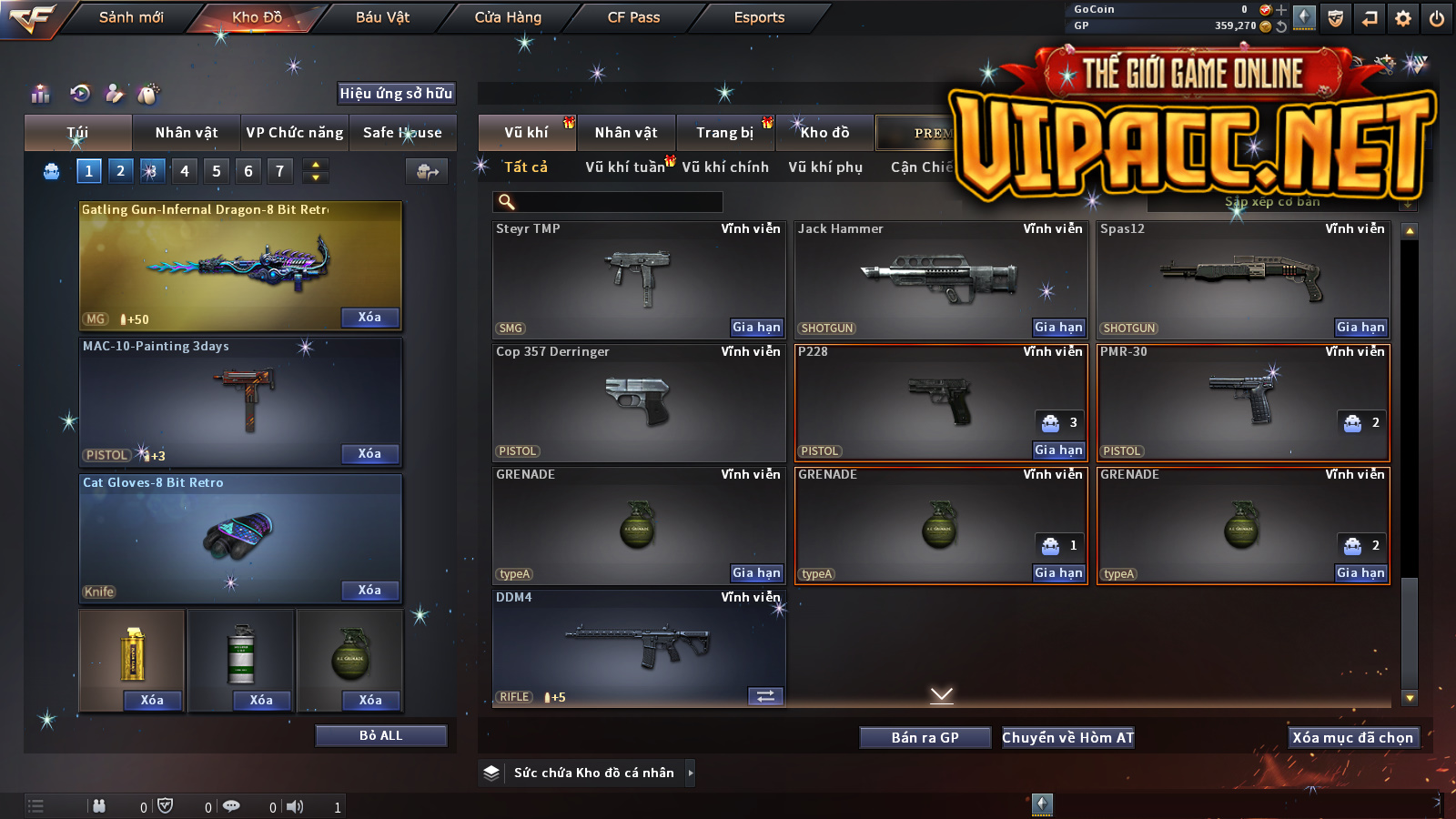Click the power exit button

point(1437,18)
